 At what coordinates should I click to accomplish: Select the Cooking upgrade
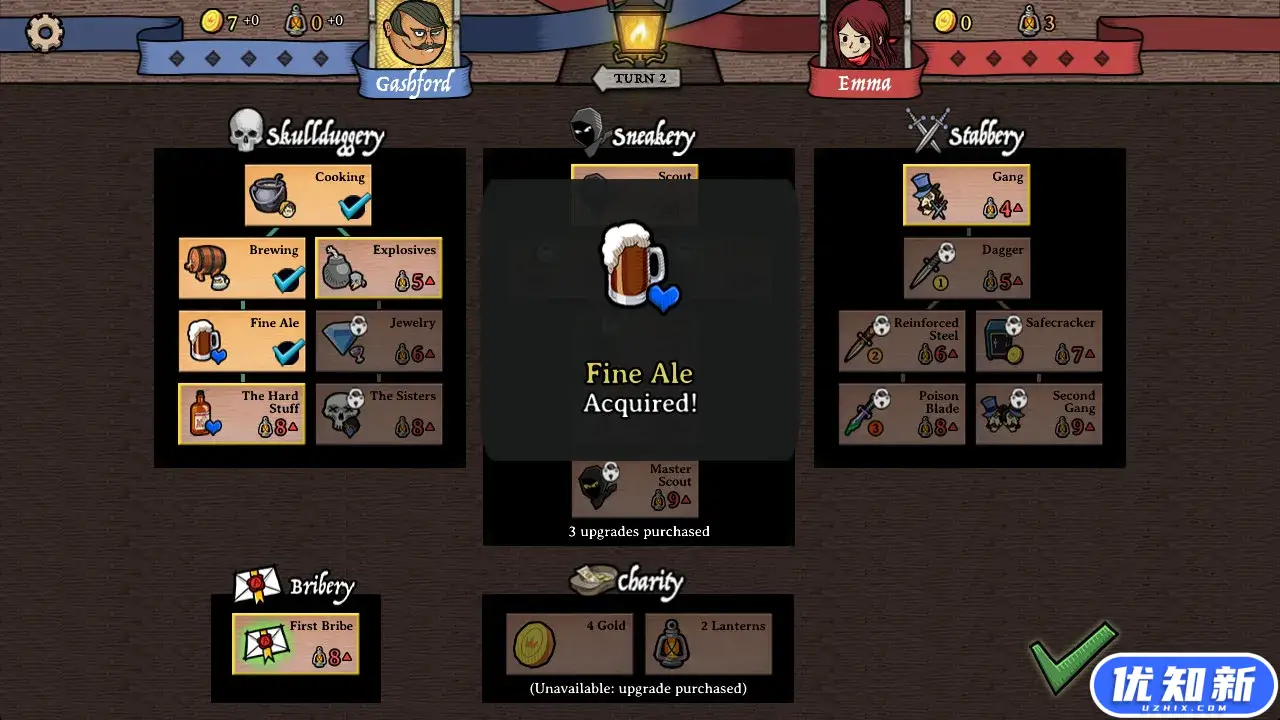[308, 195]
